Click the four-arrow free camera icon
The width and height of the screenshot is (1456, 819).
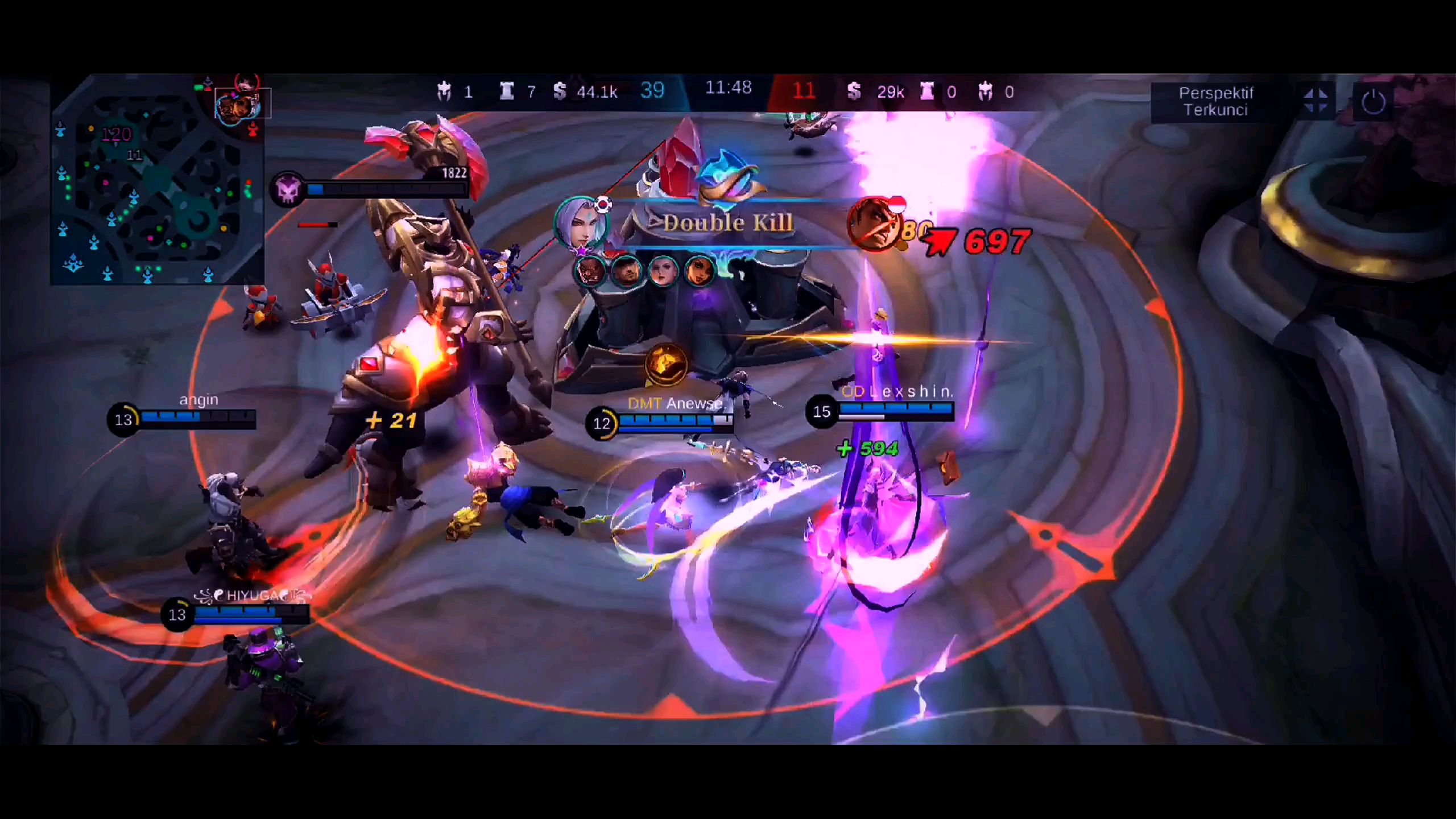point(1316,102)
